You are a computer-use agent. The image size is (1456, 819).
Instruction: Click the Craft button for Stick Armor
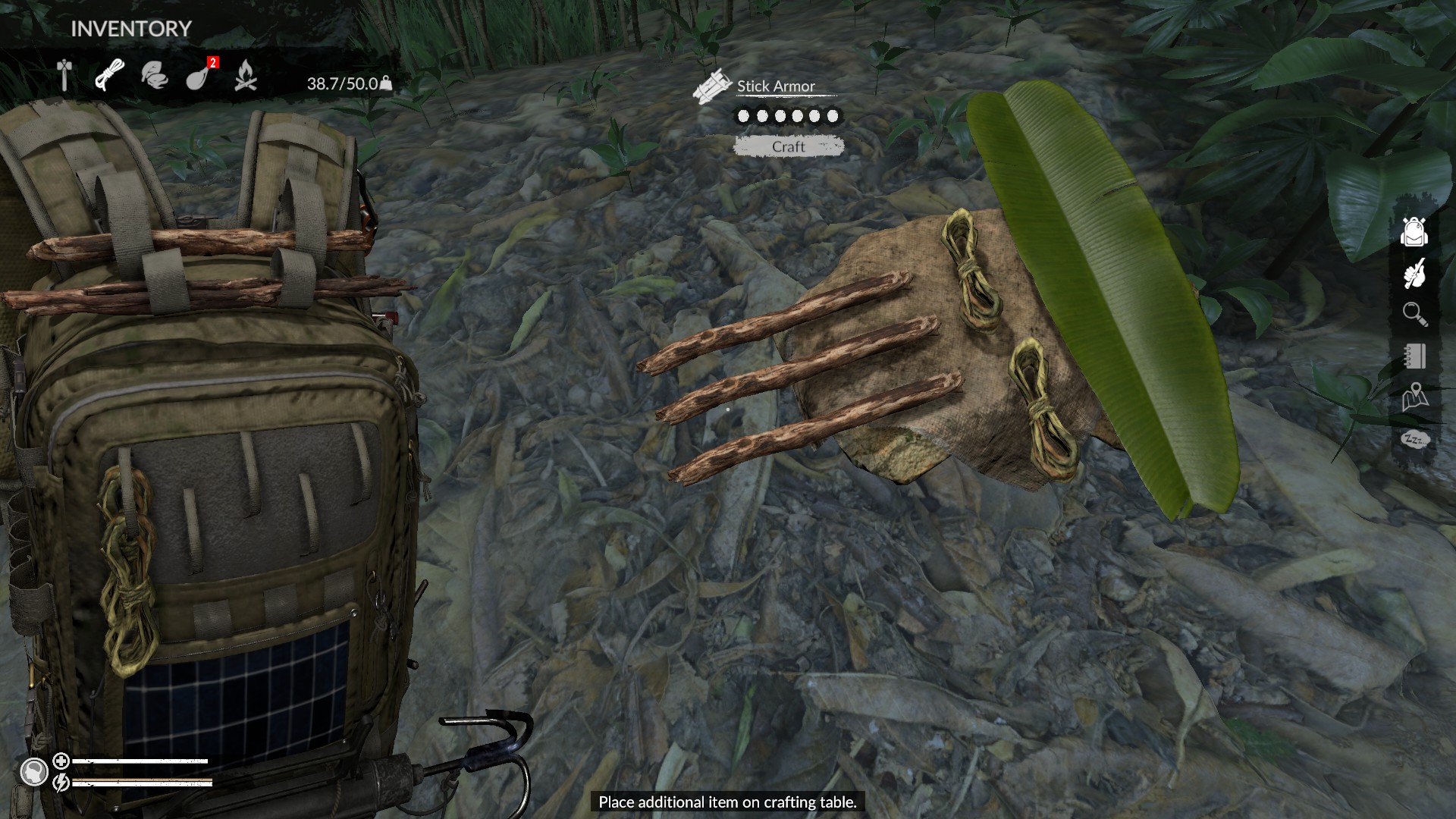click(x=789, y=146)
